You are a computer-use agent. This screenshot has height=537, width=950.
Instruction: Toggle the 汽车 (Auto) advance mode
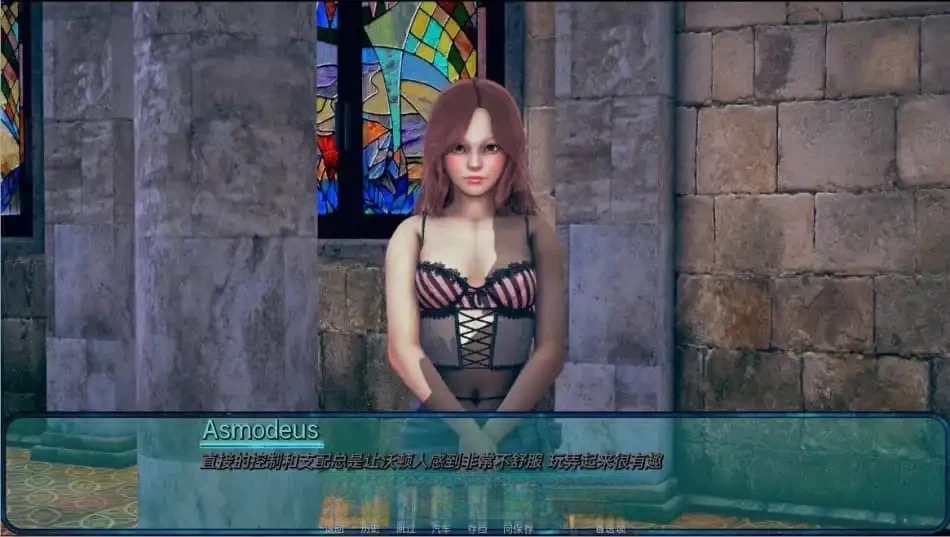pos(440,528)
